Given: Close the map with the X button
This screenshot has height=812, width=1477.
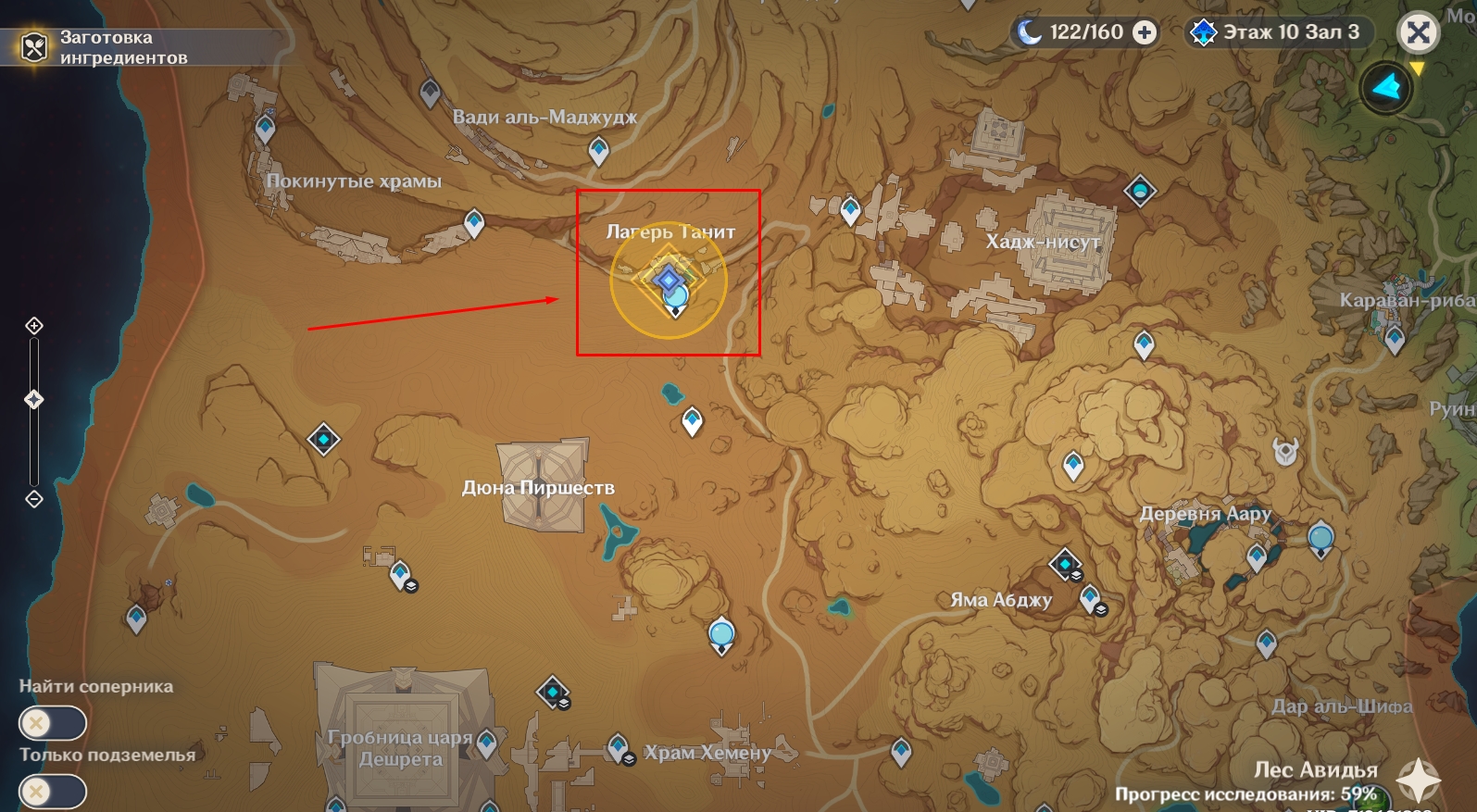Looking at the screenshot, I should point(1418,33).
